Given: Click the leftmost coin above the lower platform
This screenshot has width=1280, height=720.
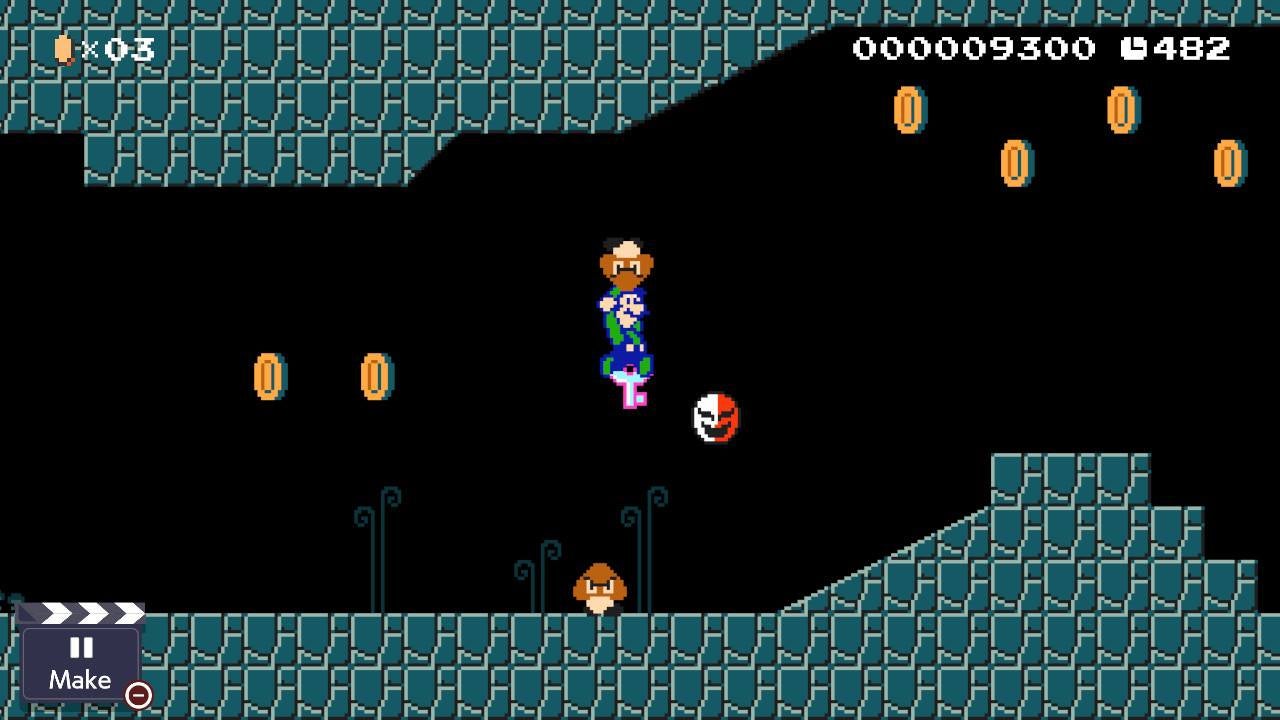Looking at the screenshot, I should [x=268, y=376].
